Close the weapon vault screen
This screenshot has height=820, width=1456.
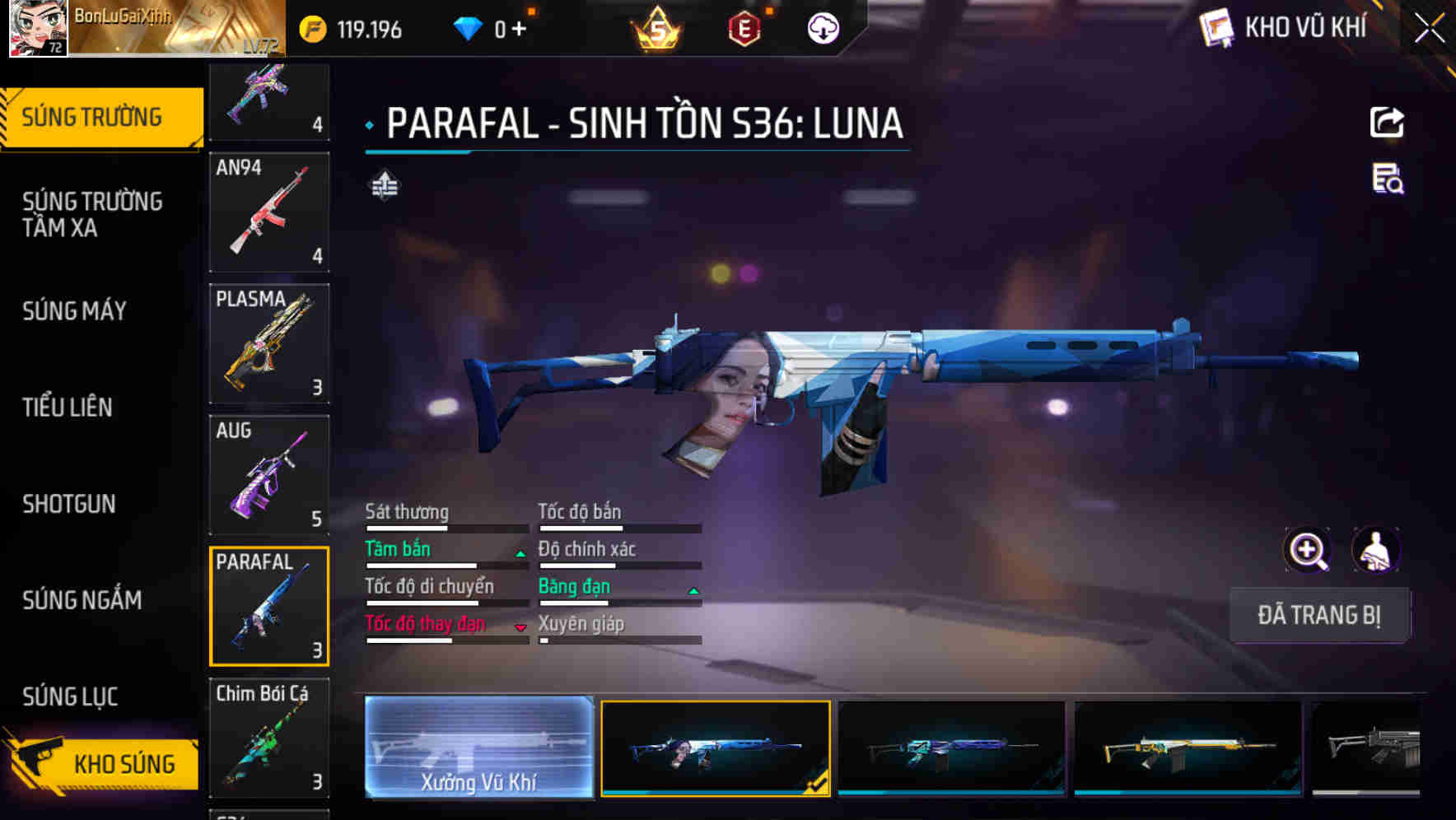(x=1430, y=29)
